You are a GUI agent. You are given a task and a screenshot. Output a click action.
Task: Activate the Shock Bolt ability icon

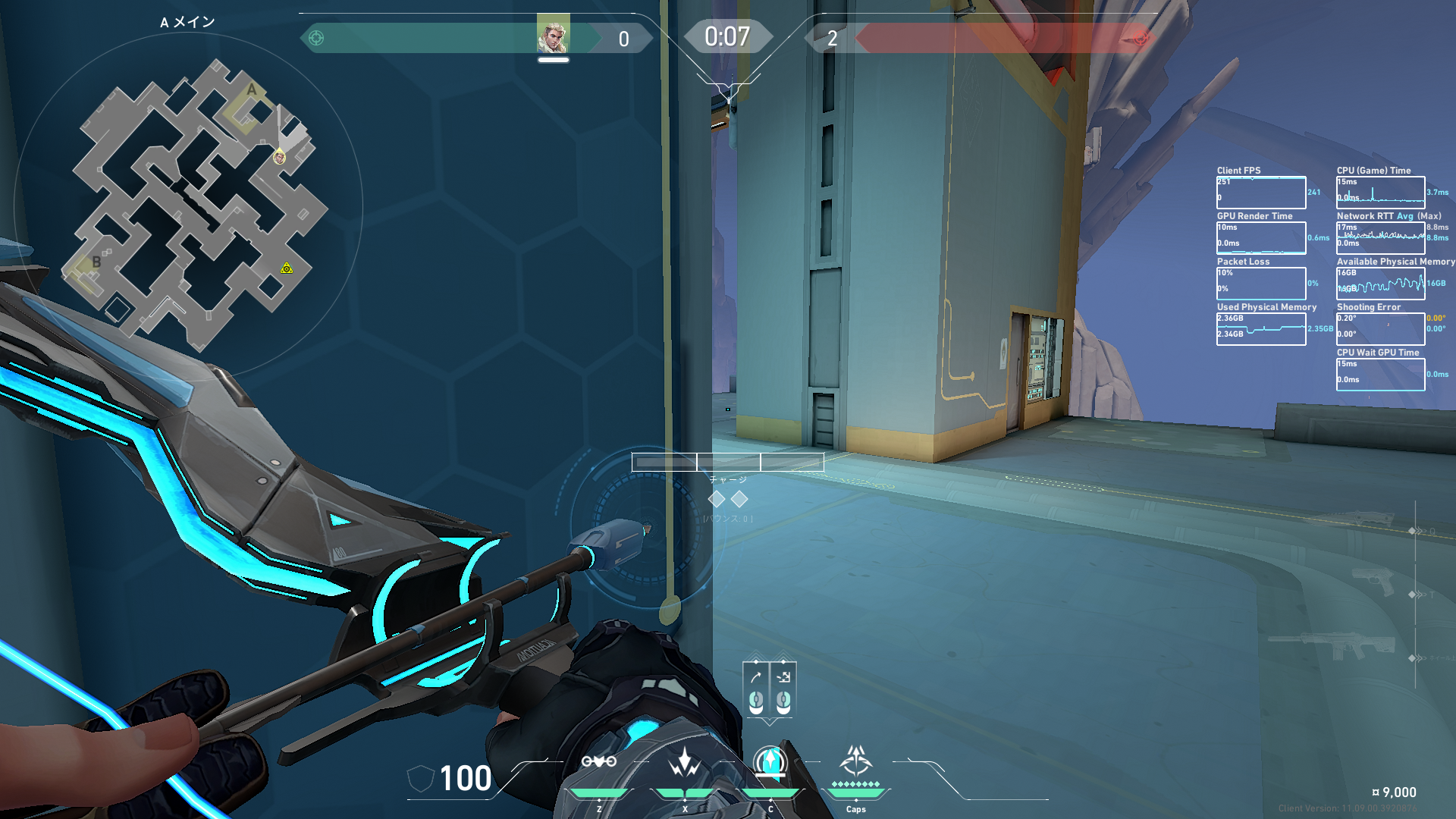(x=685, y=761)
